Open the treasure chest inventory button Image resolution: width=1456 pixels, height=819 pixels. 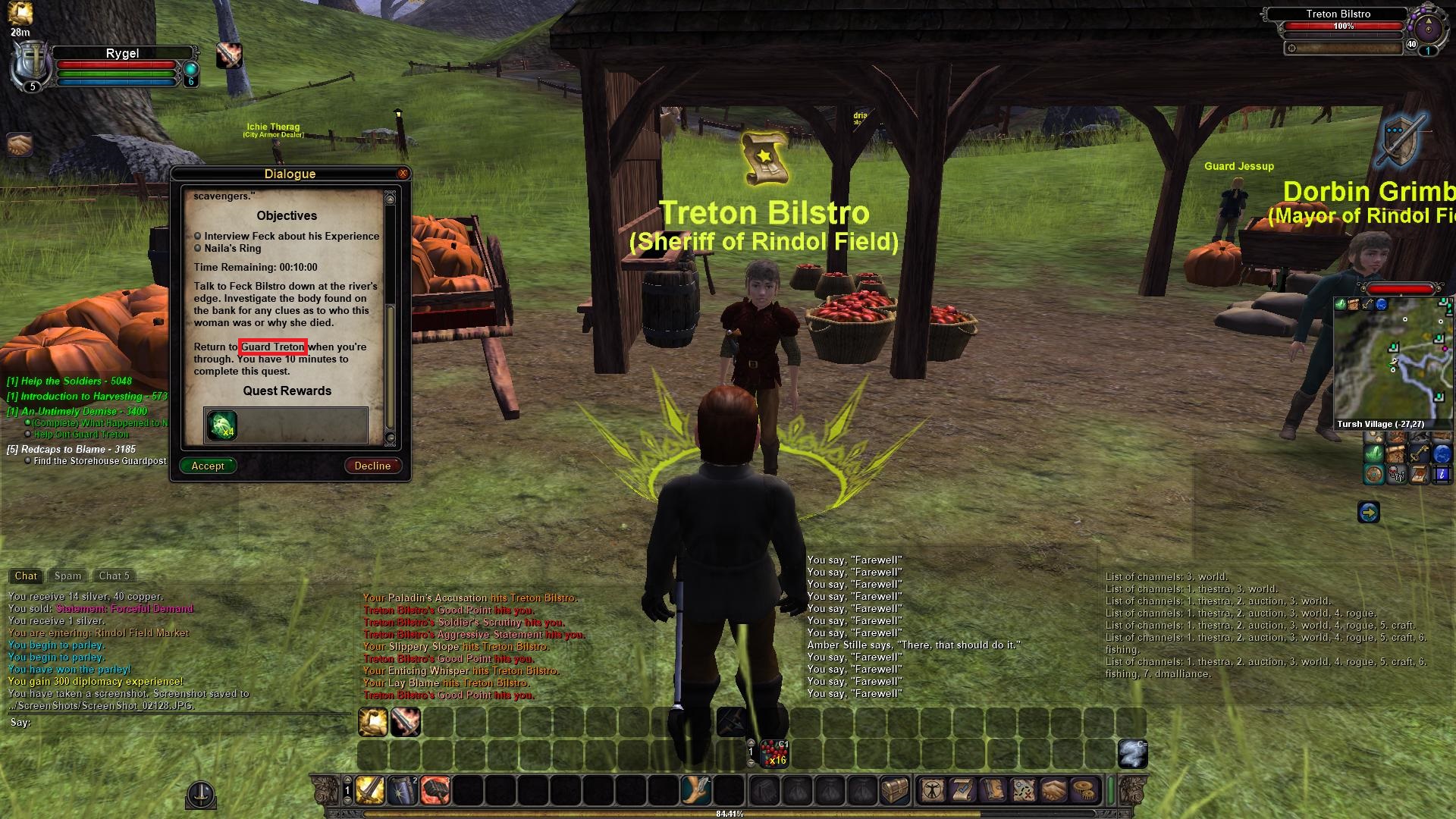coord(895,790)
